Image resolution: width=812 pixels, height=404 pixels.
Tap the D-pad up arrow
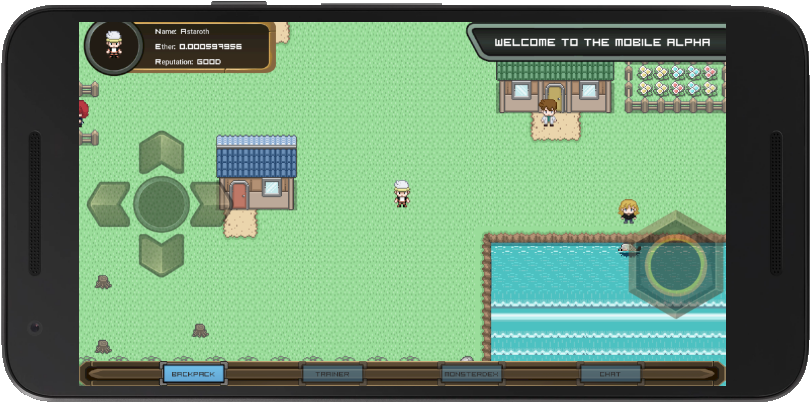pyautogui.click(x=161, y=152)
